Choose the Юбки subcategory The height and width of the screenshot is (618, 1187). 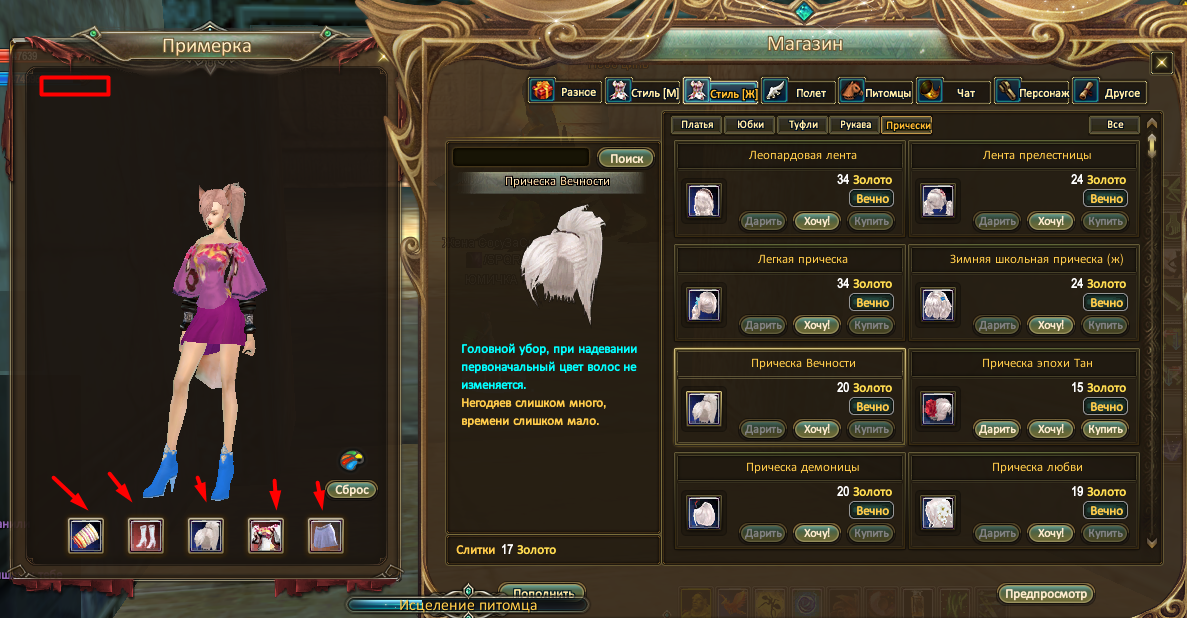750,125
